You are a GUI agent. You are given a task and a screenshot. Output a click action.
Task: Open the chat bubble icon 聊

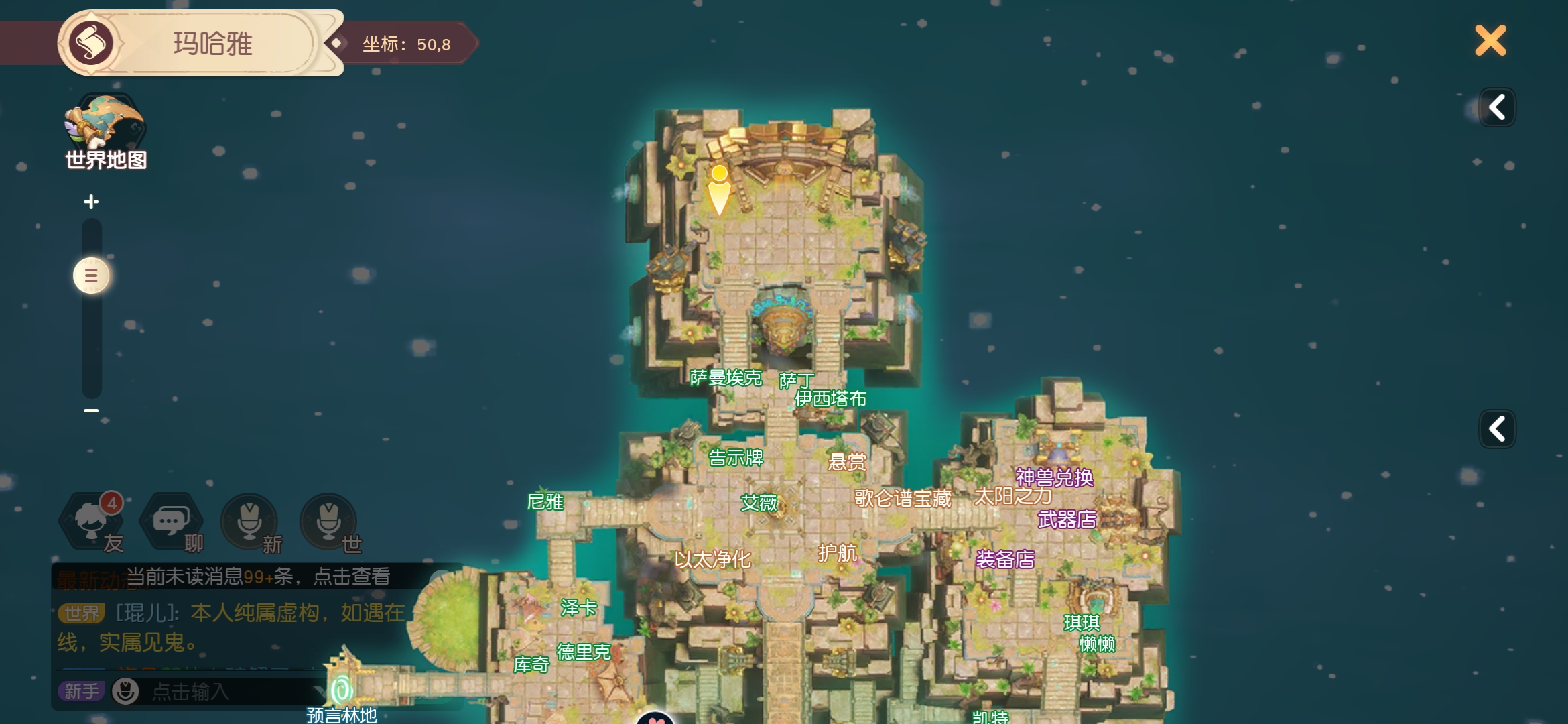click(x=171, y=522)
